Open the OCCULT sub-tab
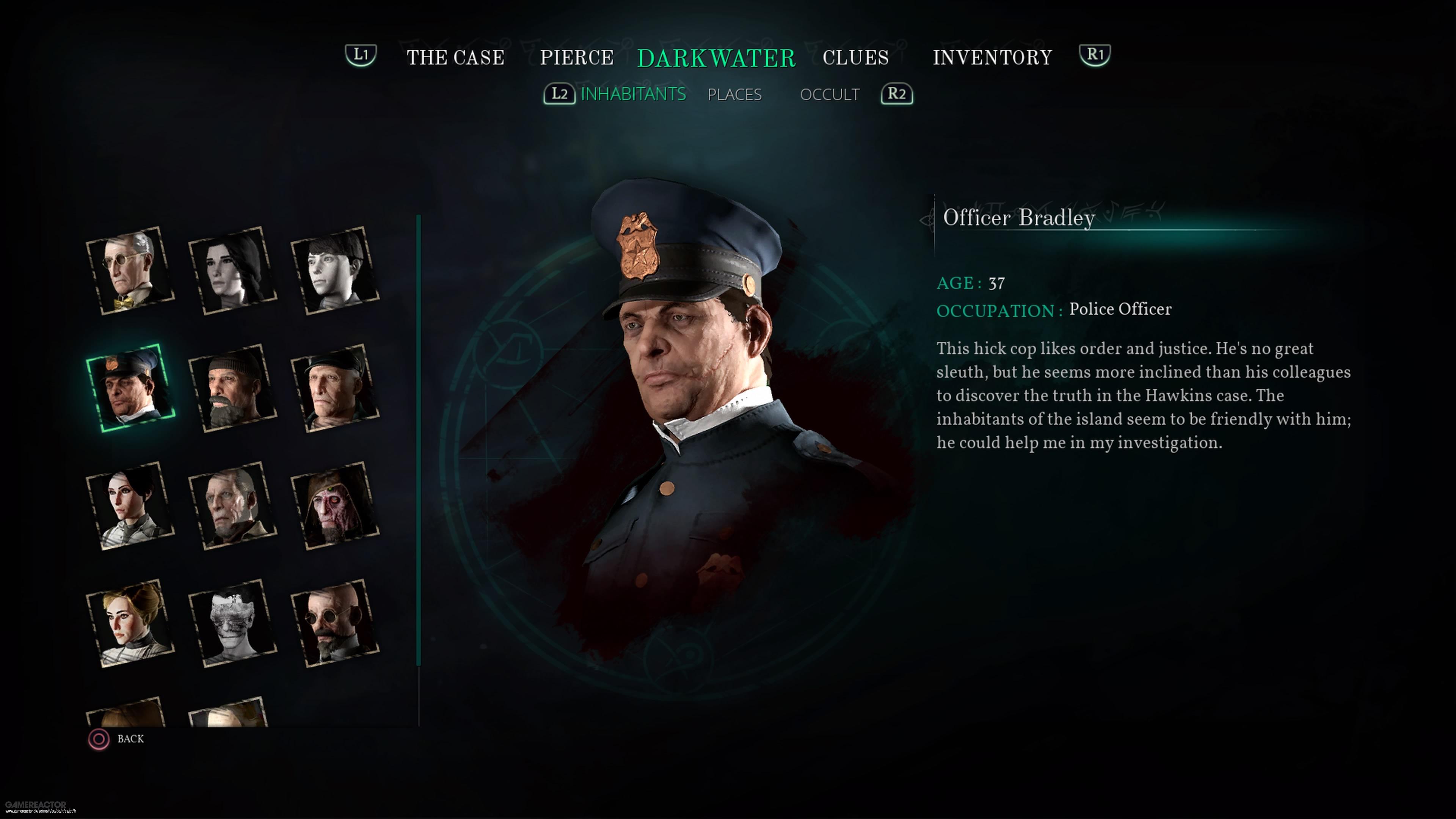Screen dimensions: 1456x819 click(830, 94)
